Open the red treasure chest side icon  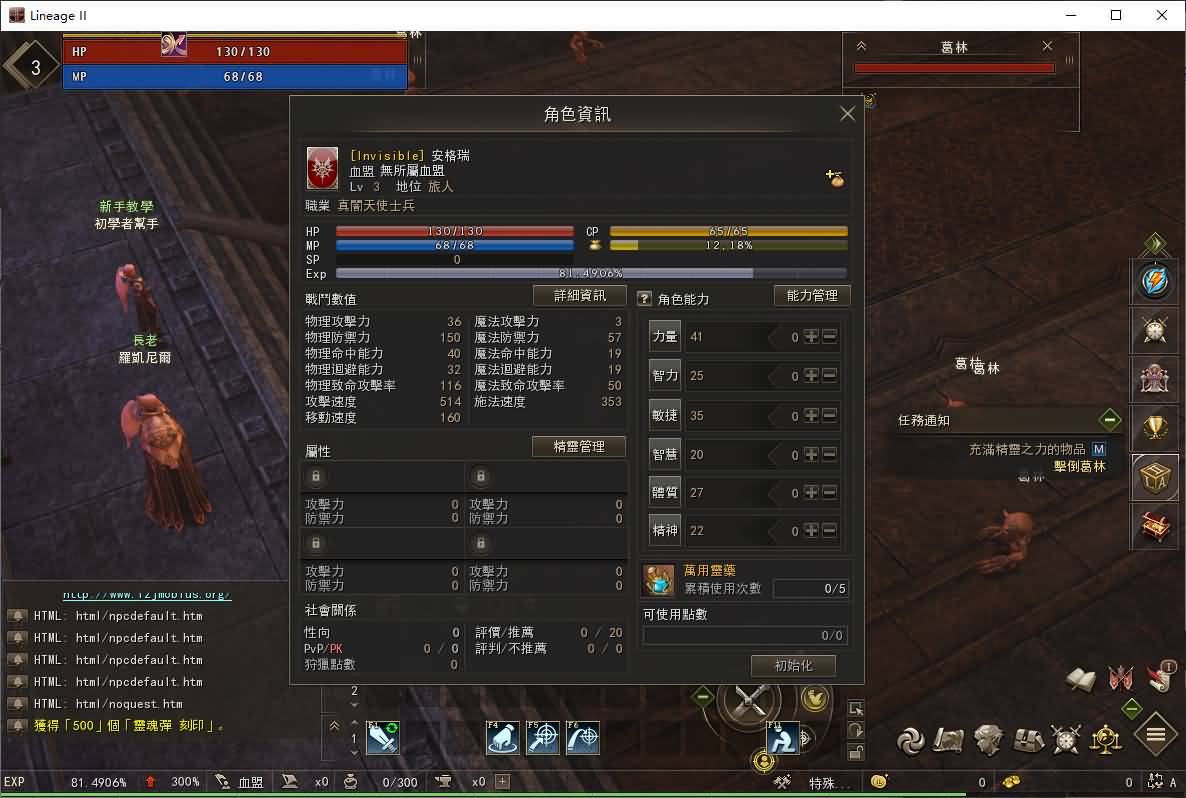coord(1156,525)
